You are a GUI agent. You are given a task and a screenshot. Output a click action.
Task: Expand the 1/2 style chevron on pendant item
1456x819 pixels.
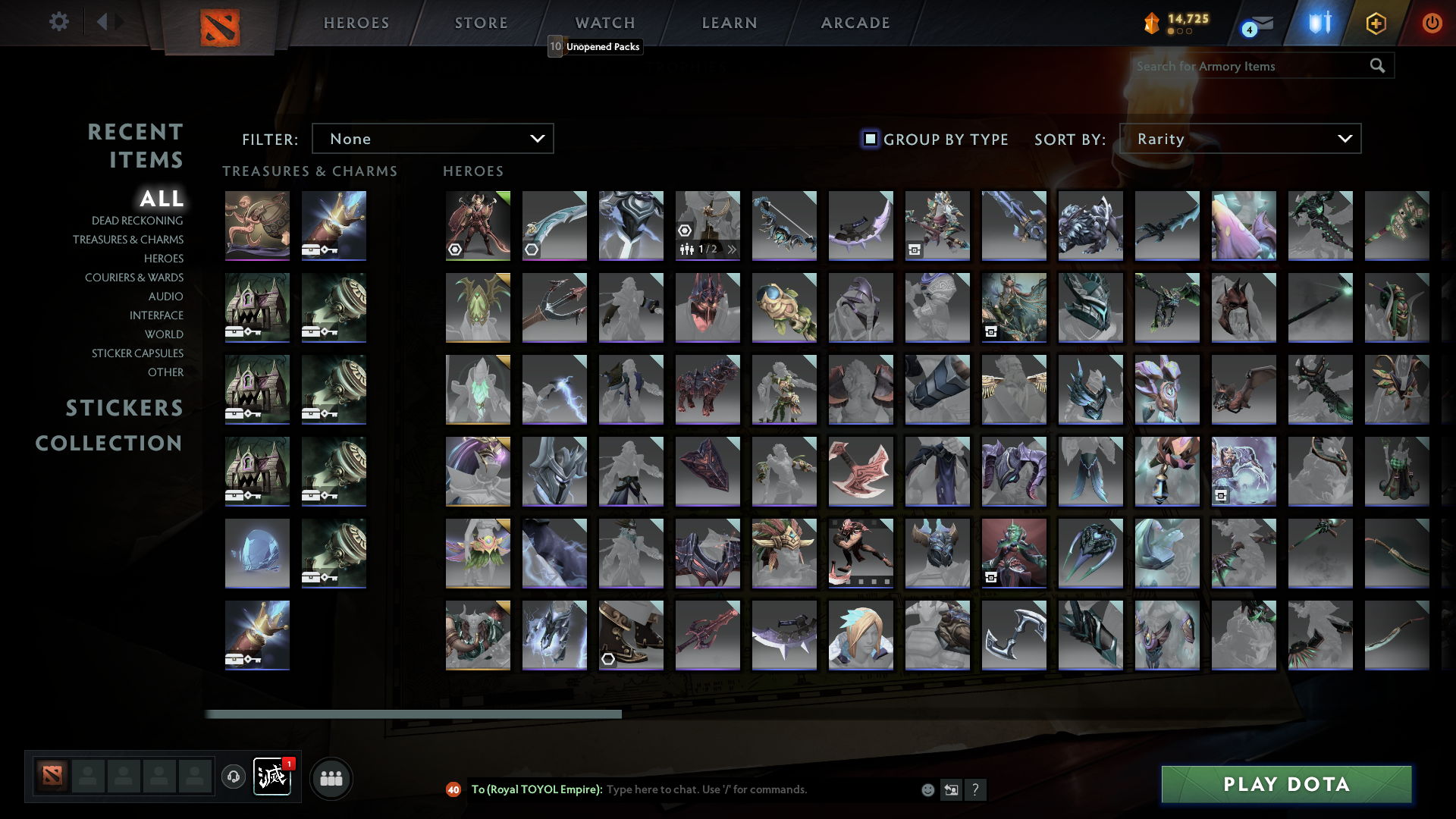click(730, 248)
